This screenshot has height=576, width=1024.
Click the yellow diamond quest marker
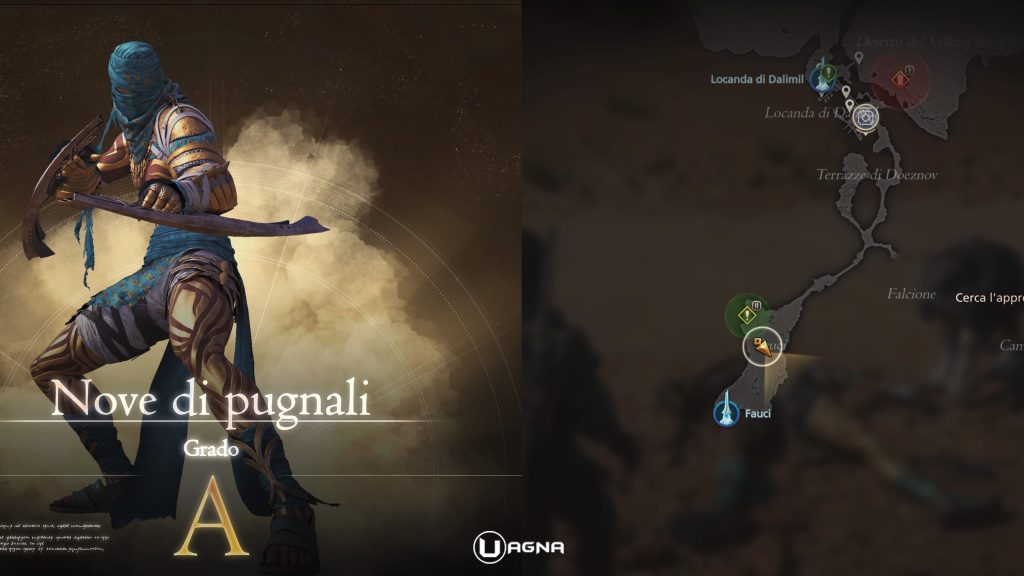745,315
